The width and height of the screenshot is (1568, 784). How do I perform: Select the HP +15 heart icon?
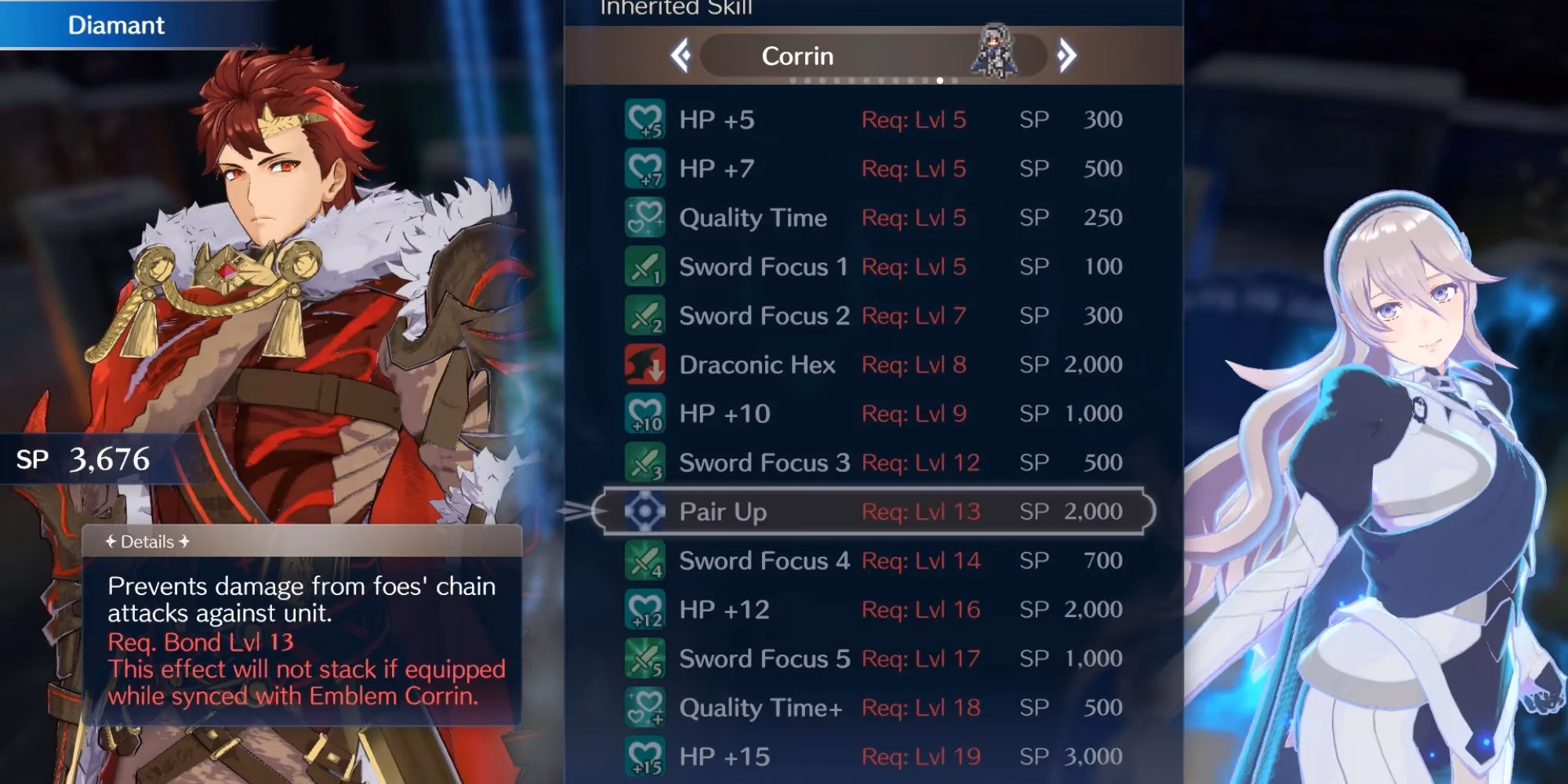(644, 757)
